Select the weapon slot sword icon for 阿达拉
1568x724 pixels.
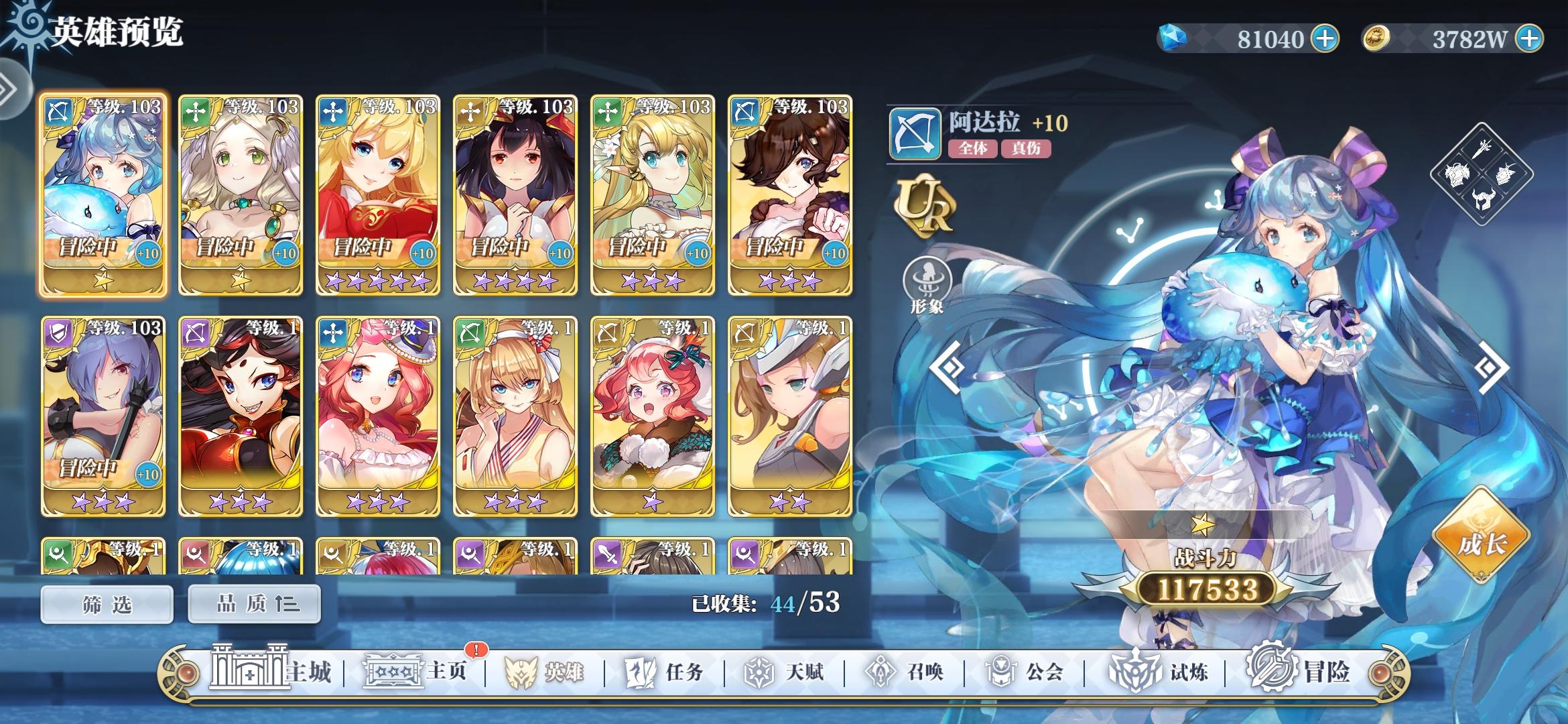(x=1482, y=149)
